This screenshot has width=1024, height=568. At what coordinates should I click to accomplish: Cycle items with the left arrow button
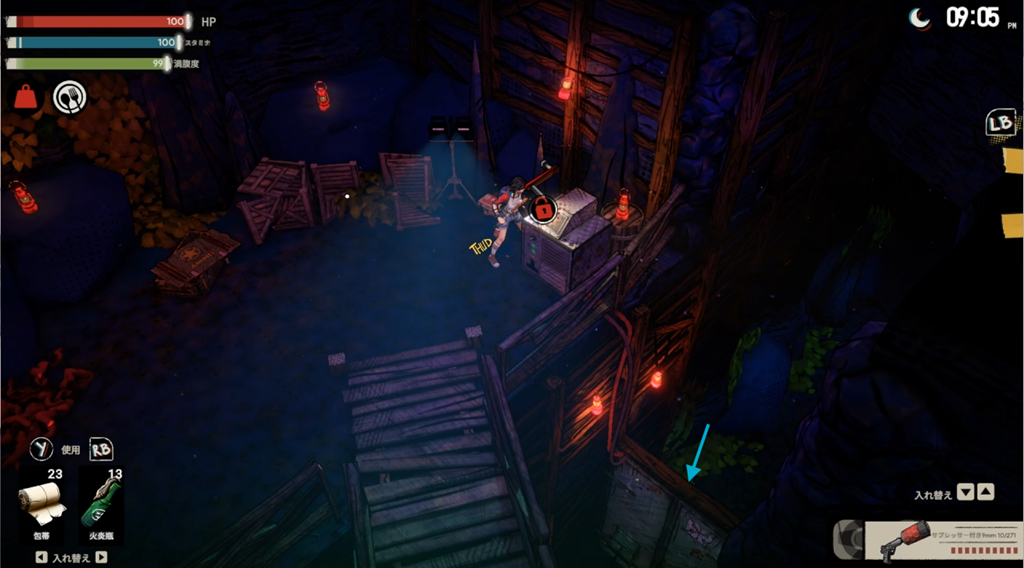tap(41, 558)
